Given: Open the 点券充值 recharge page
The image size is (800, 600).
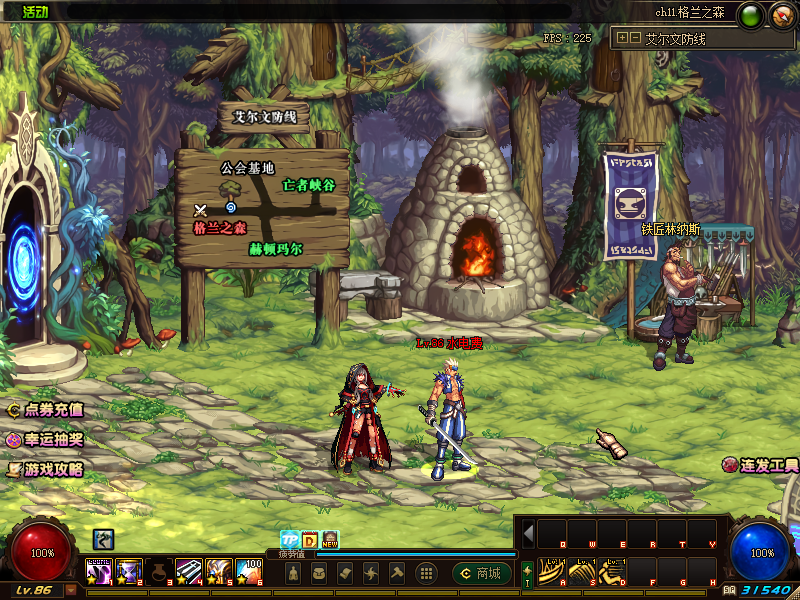Looking at the screenshot, I should (x=46, y=409).
